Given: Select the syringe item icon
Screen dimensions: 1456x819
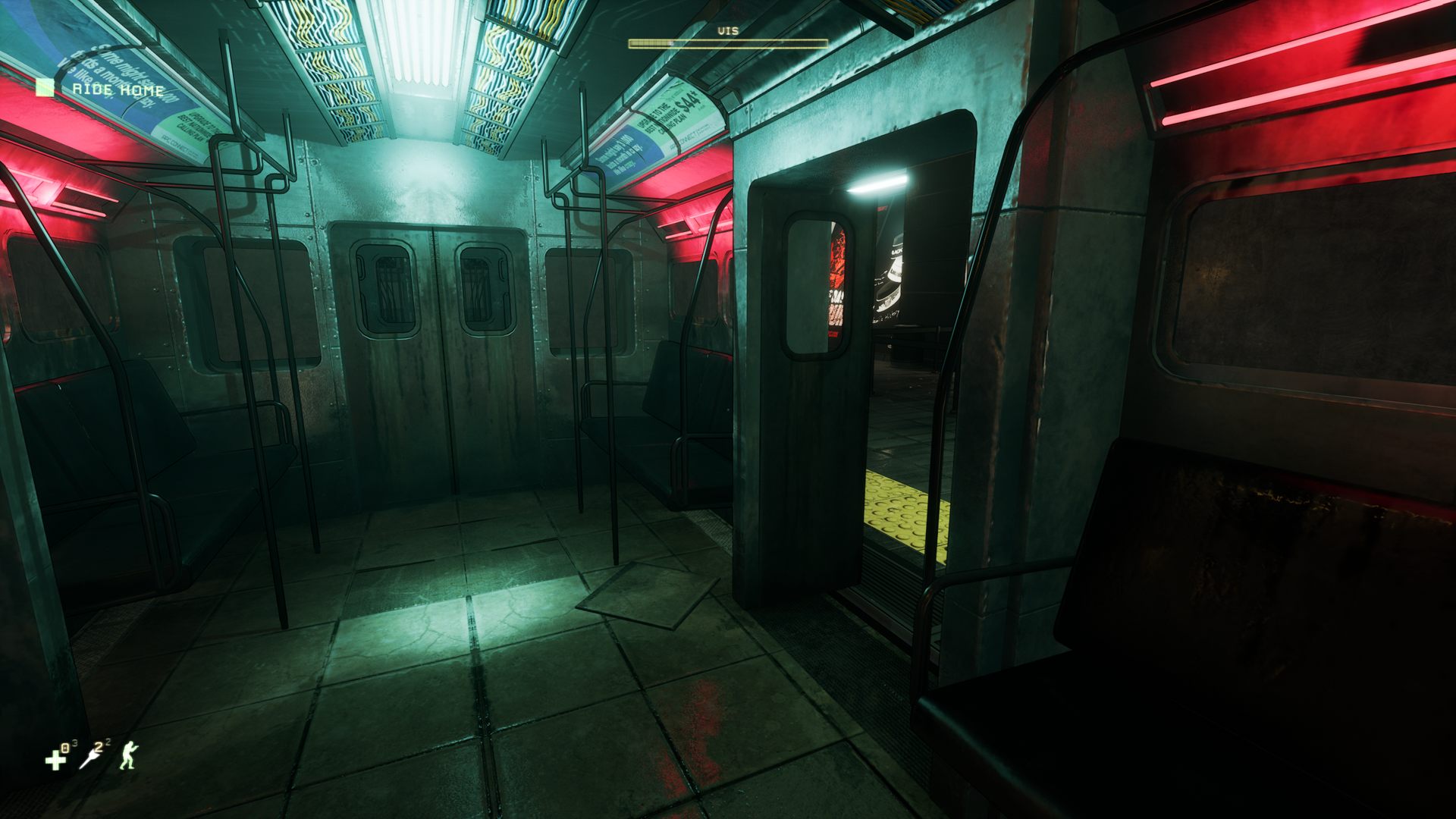Looking at the screenshot, I should 91,758.
